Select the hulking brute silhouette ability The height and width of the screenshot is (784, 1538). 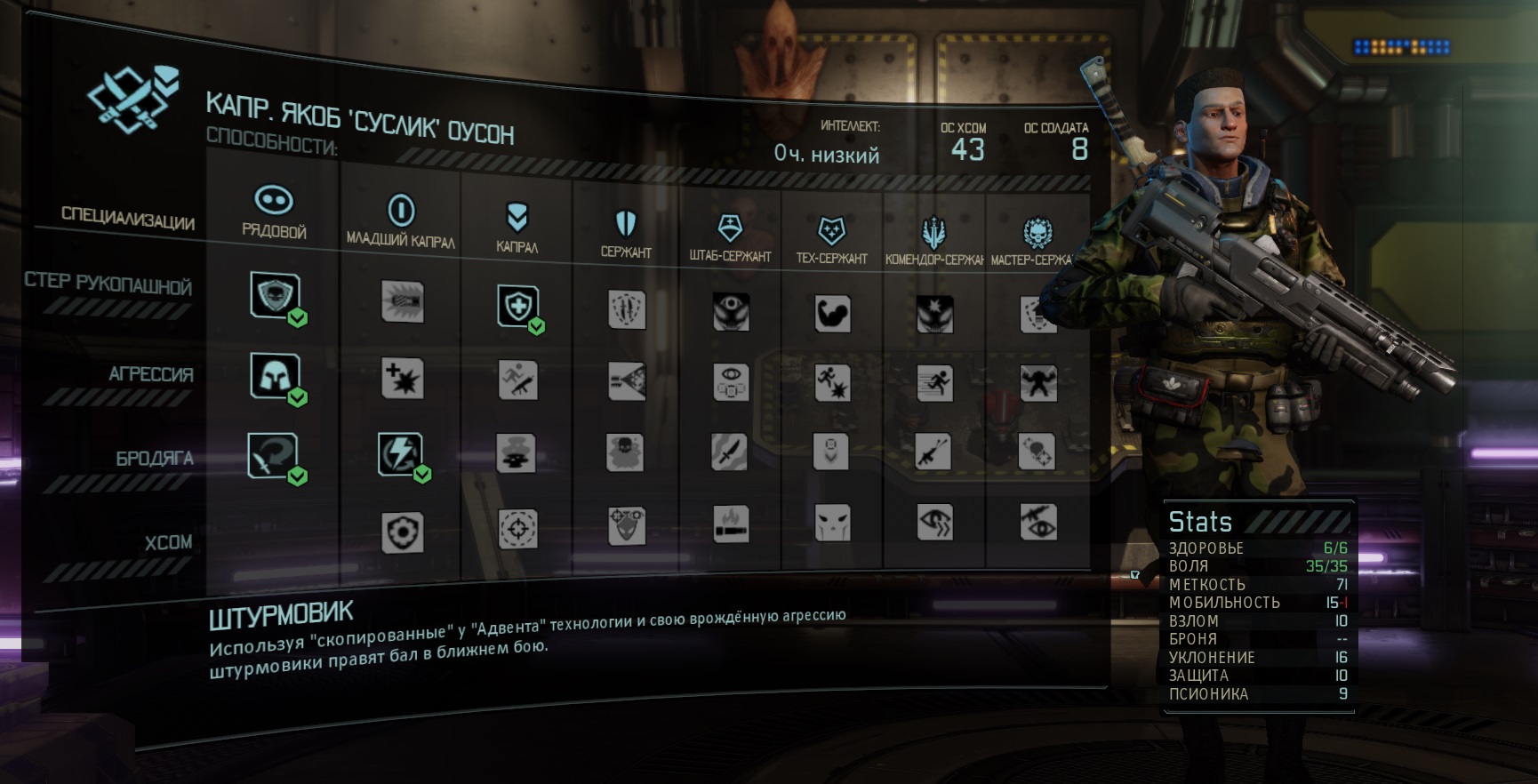(x=1038, y=384)
